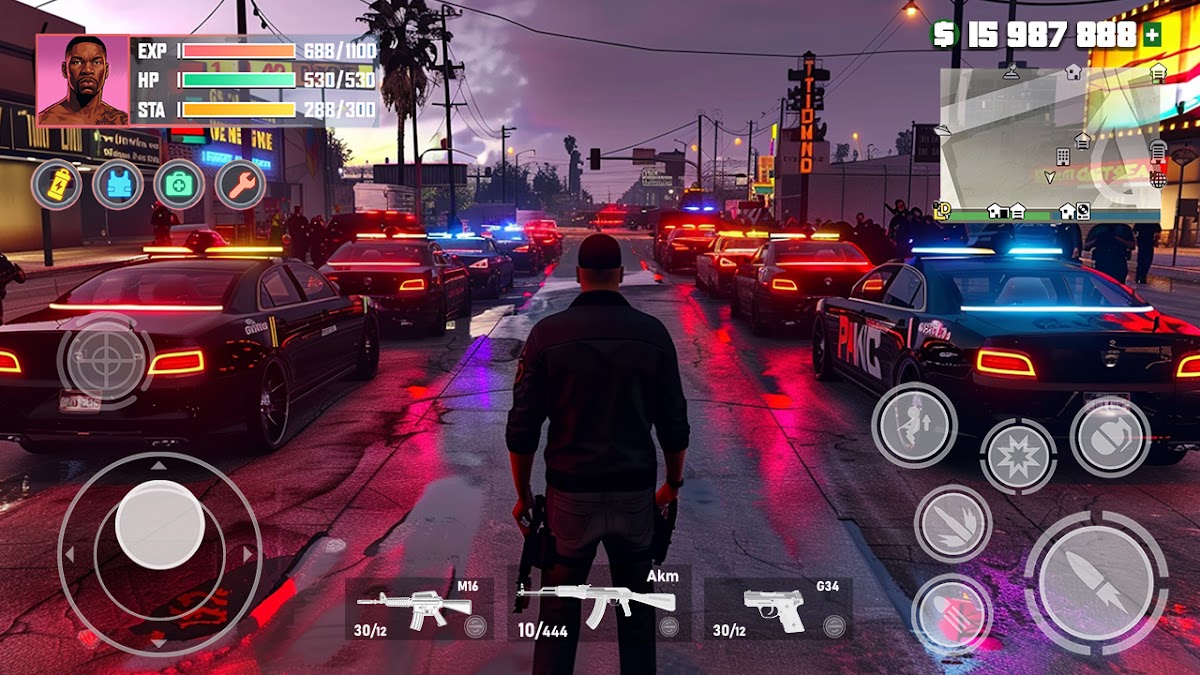Equip the G34 pistol slot
The height and width of the screenshot is (675, 1200).
[x=778, y=608]
